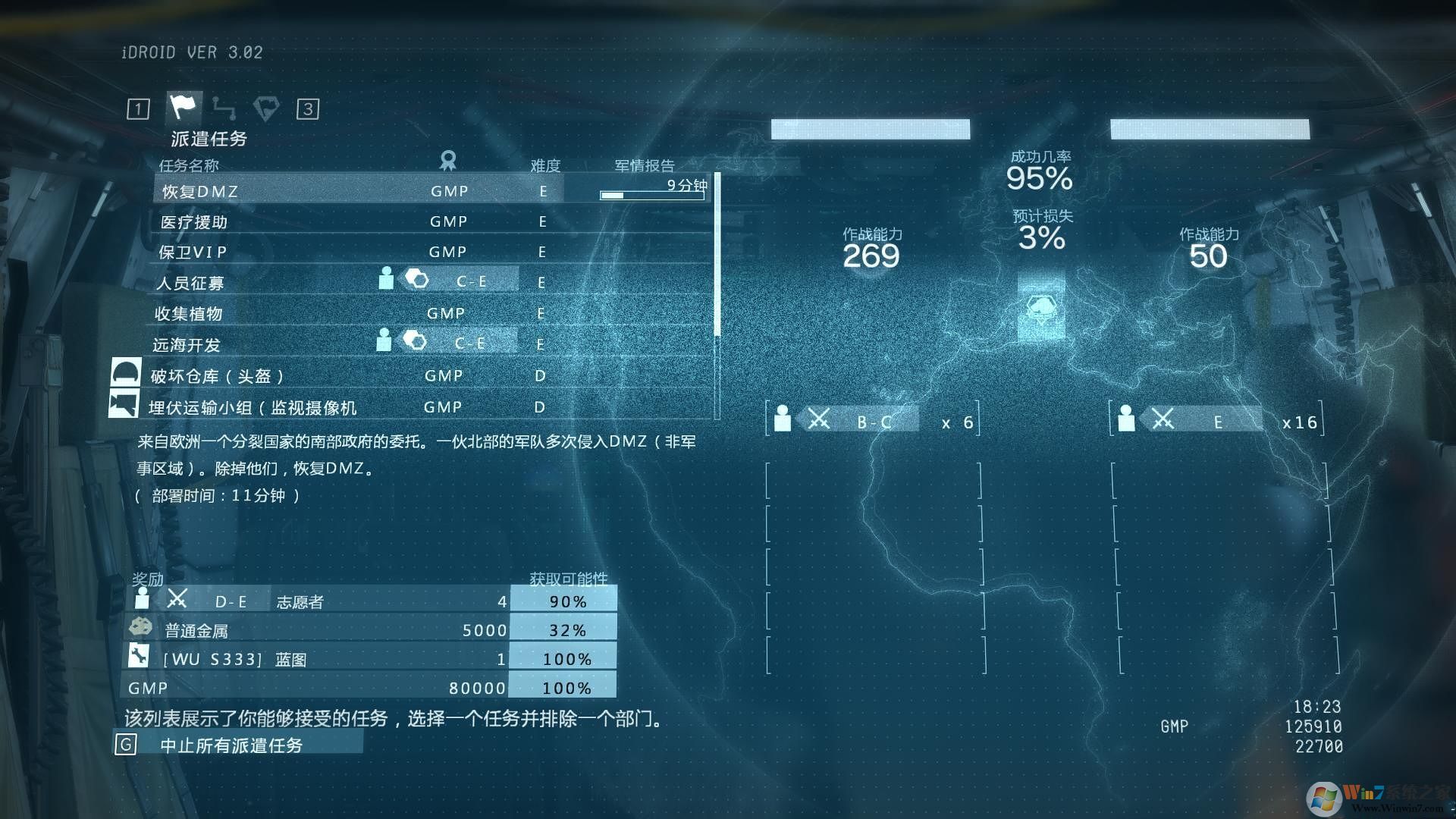Open the branching route tab icon
Viewport: 1456px width, 819px height.
[224, 108]
